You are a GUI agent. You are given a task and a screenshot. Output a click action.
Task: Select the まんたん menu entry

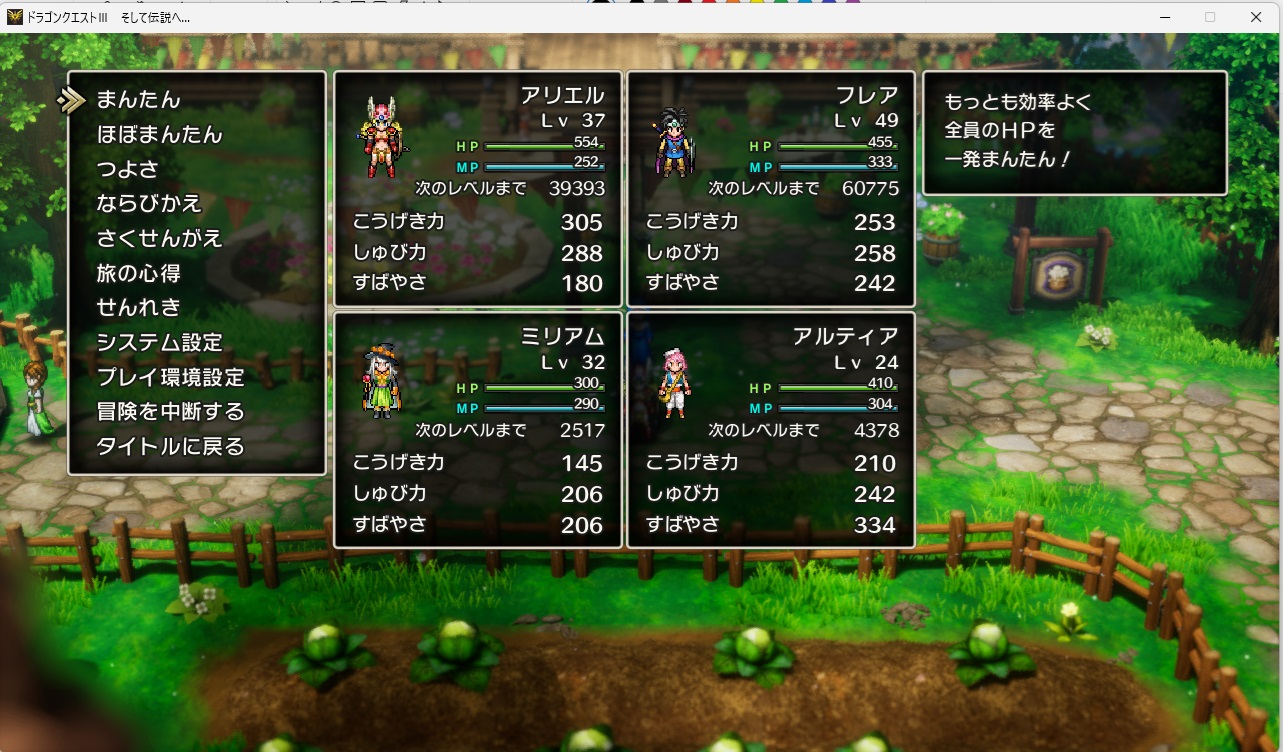coord(139,100)
